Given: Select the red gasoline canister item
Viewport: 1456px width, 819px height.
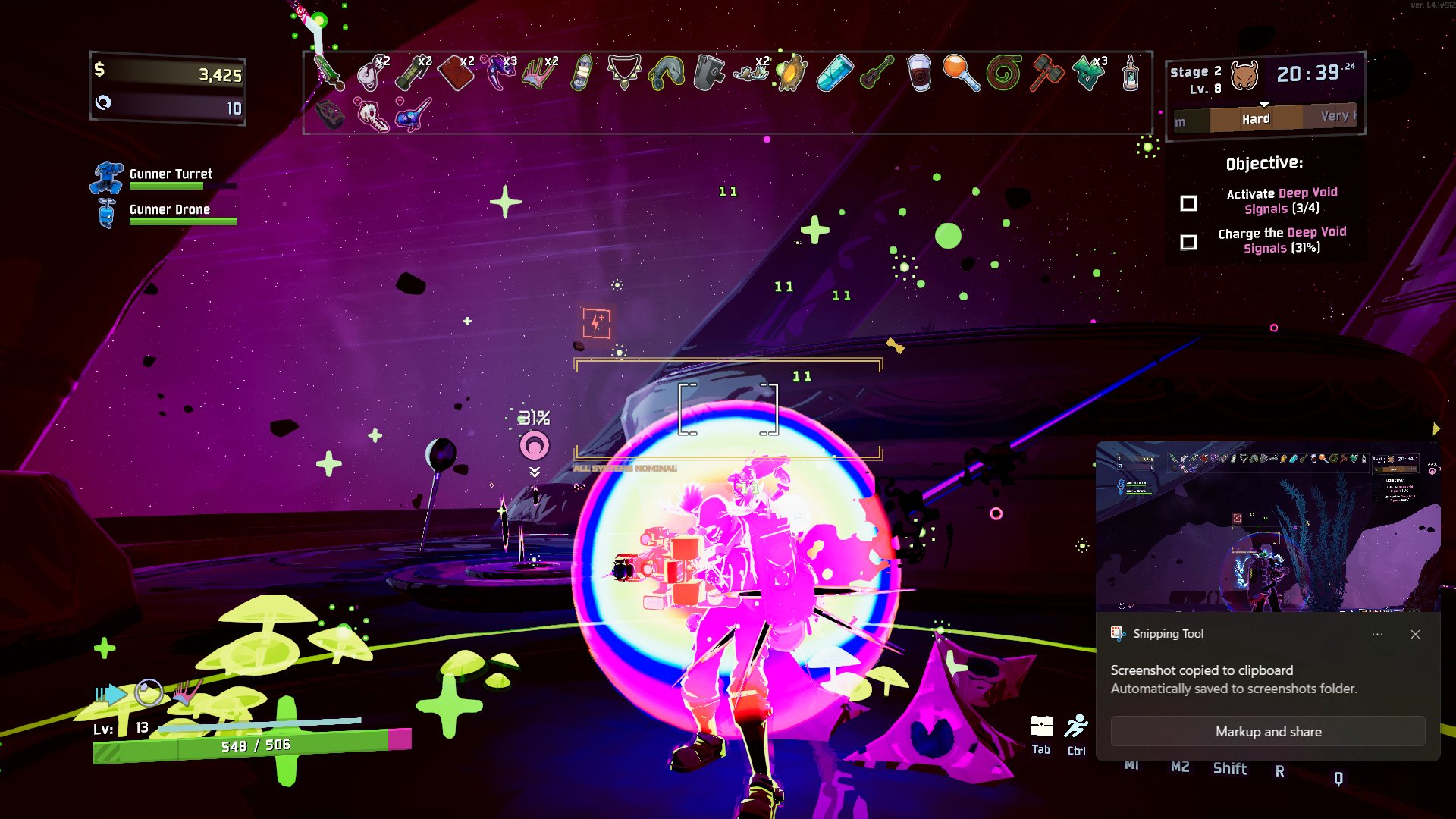Looking at the screenshot, I should pyautogui.click(x=456, y=74).
